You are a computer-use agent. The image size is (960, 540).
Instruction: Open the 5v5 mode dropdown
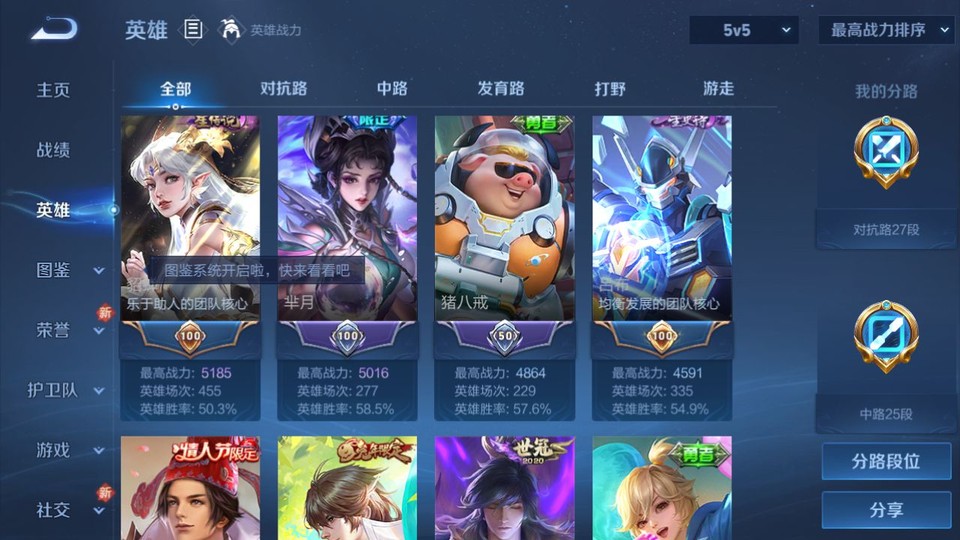tap(743, 30)
